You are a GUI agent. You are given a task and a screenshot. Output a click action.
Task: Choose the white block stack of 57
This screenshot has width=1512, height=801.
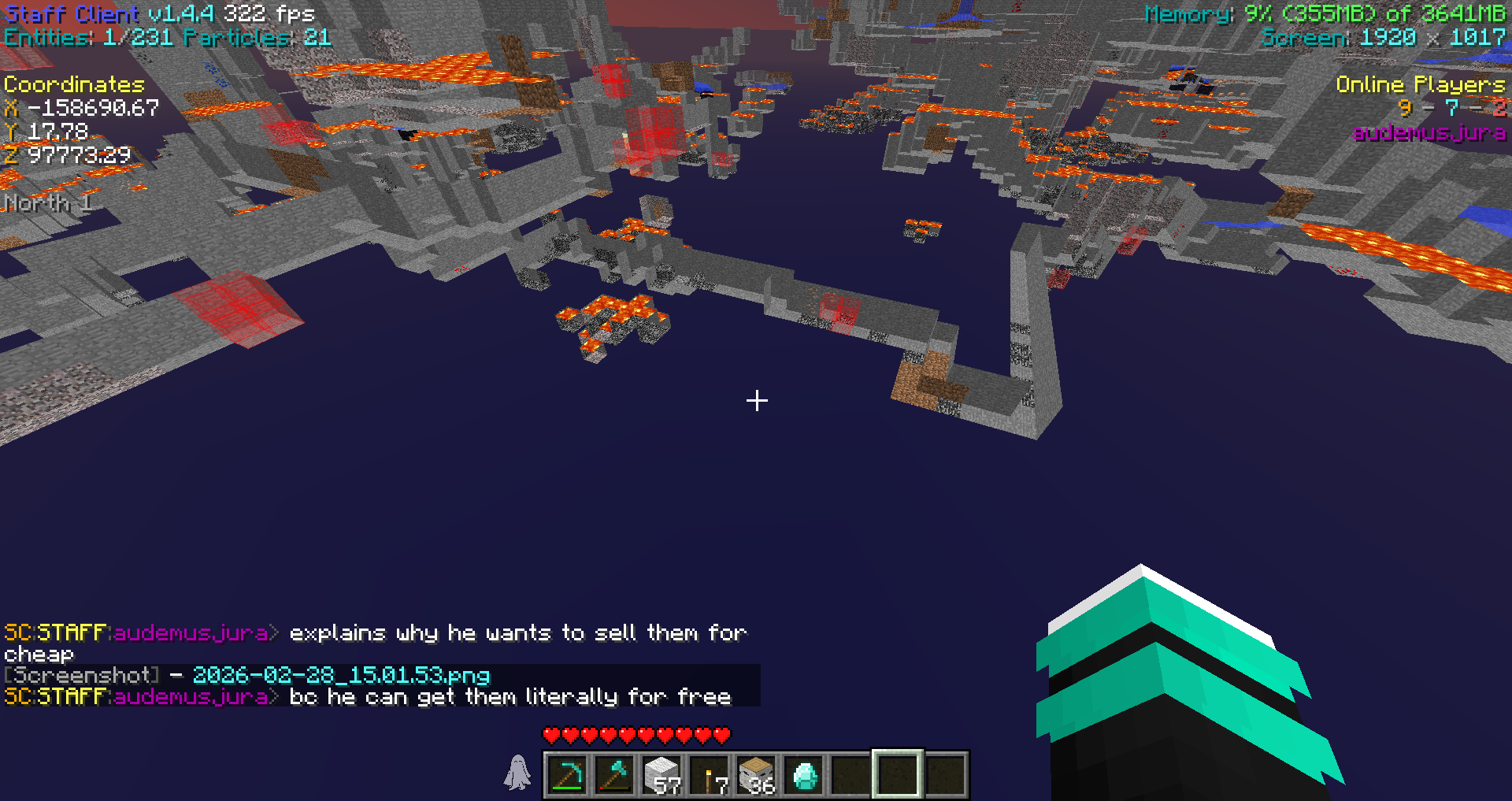tap(661, 775)
